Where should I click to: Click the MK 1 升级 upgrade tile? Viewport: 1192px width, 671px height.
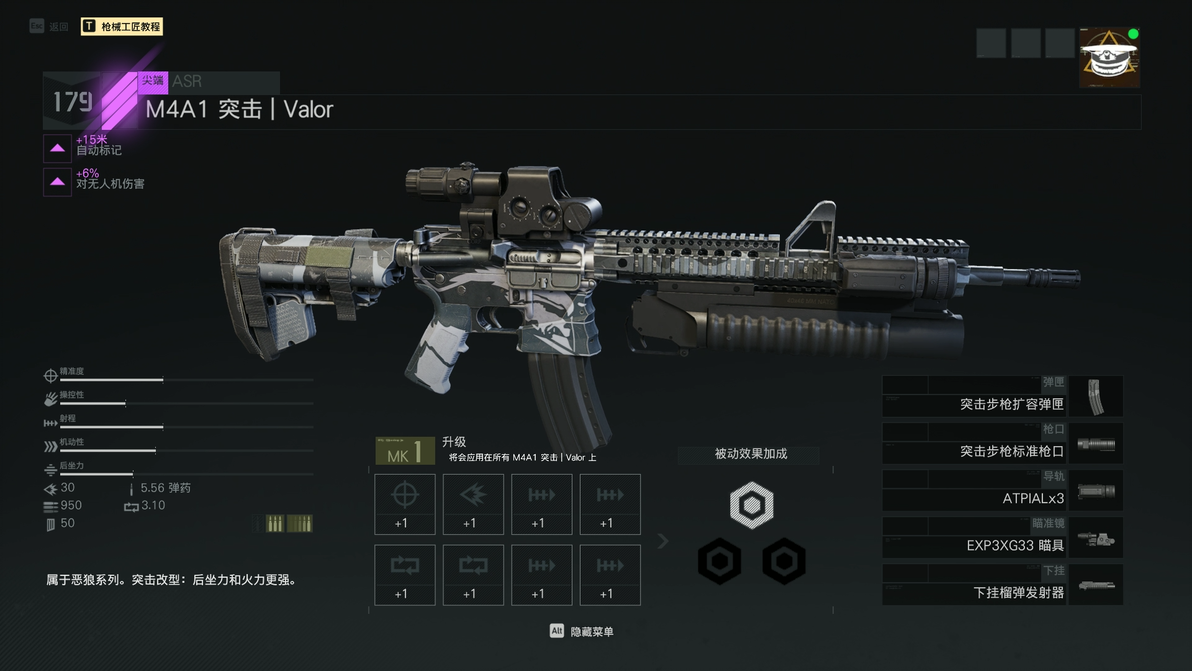(405, 451)
